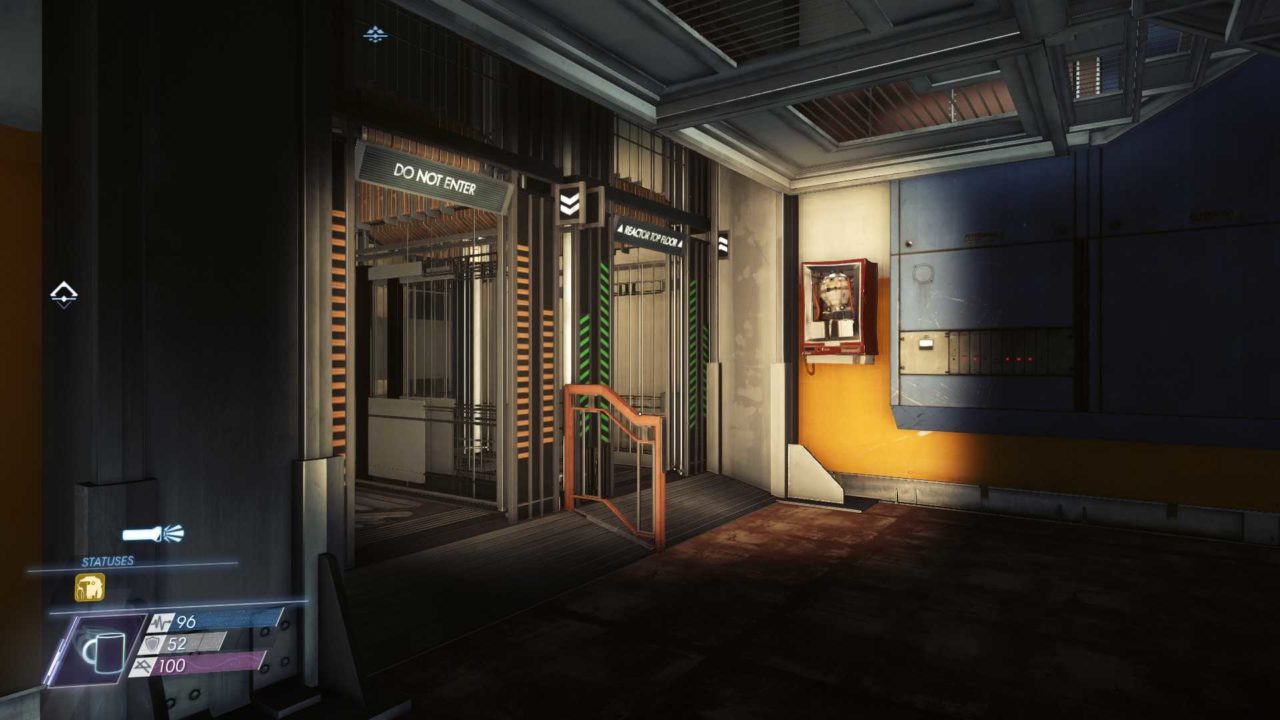The height and width of the screenshot is (720, 1280).
Task: Click the diamond objective marker near the top
Action: (x=376, y=33)
